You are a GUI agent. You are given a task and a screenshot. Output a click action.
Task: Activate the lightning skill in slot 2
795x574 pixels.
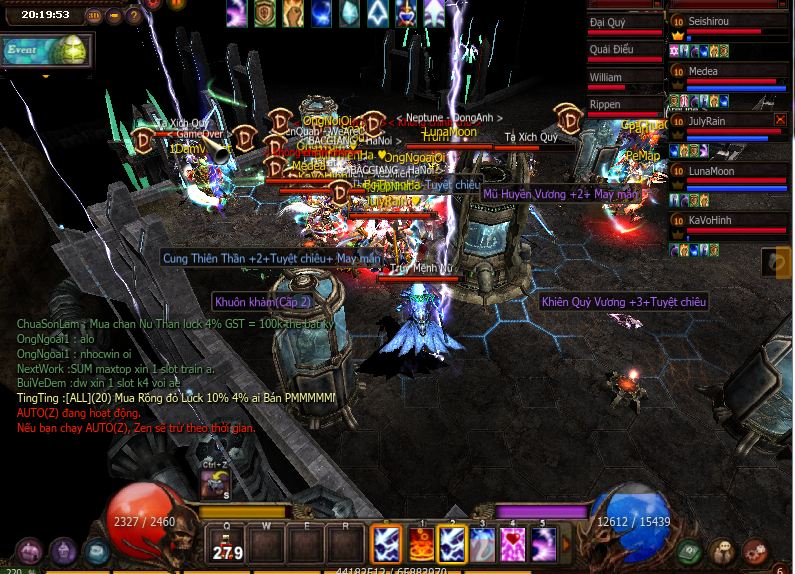click(451, 545)
